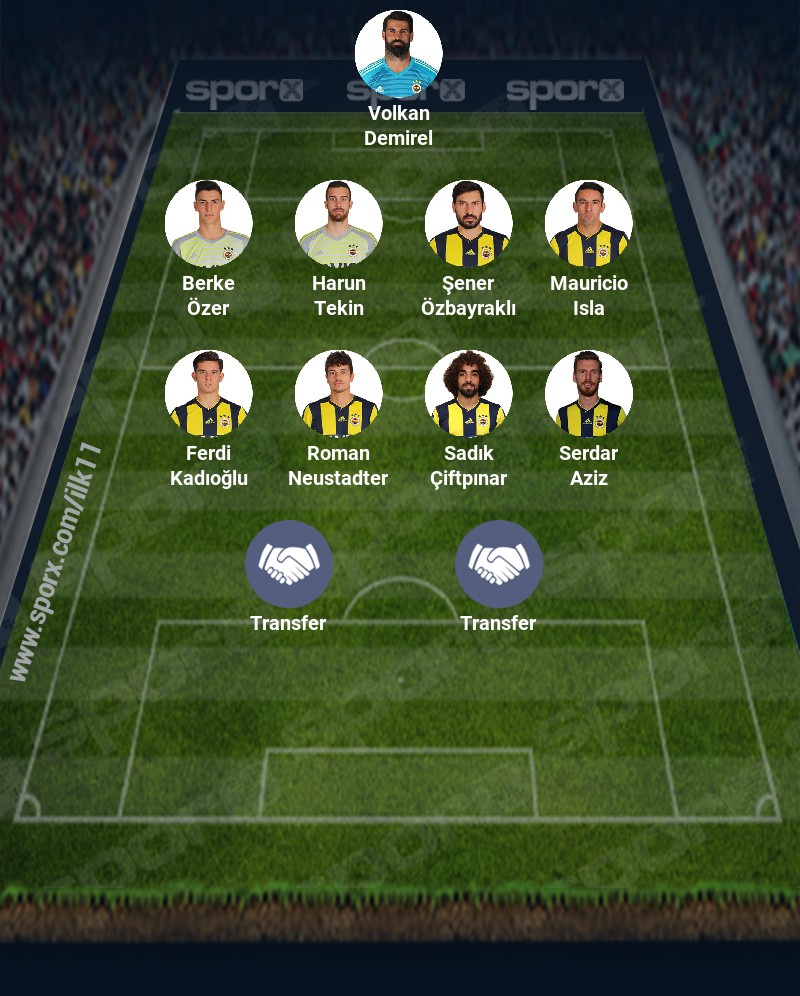Select goalkeeper Volkan Demirel's portrait
This screenshot has height=996, width=800.
398,54
